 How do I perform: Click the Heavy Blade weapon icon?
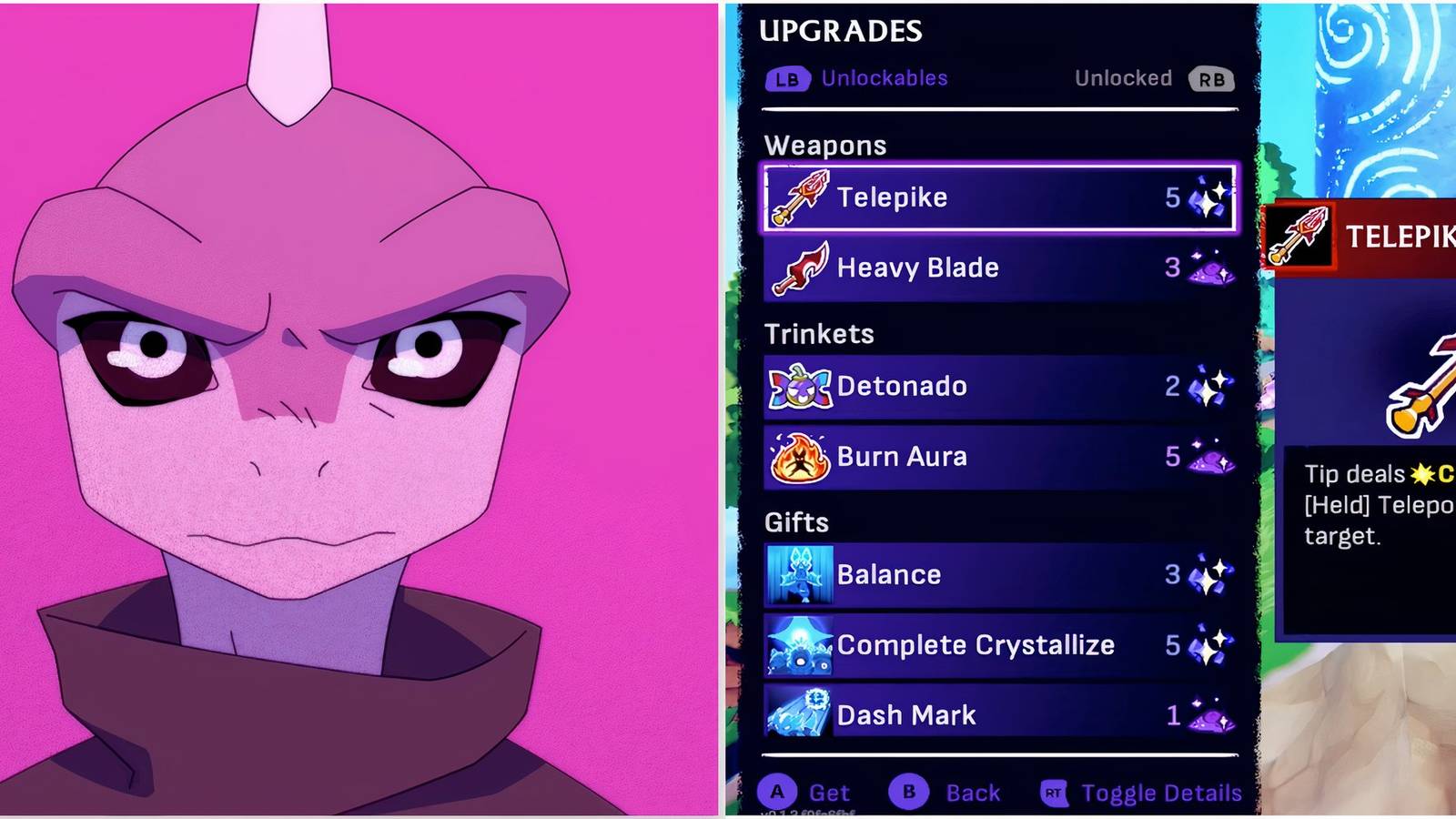click(799, 268)
